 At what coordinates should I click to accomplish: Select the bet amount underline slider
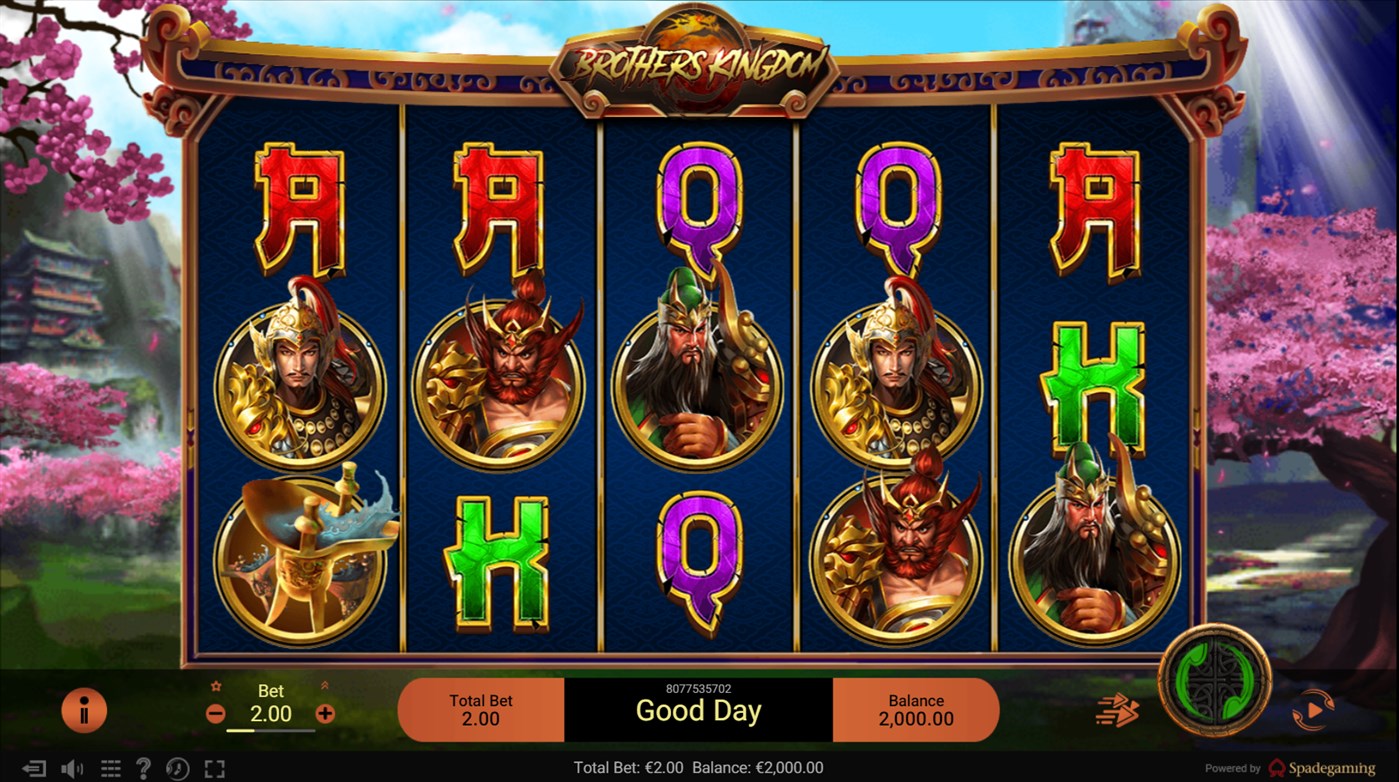[x=270, y=729]
